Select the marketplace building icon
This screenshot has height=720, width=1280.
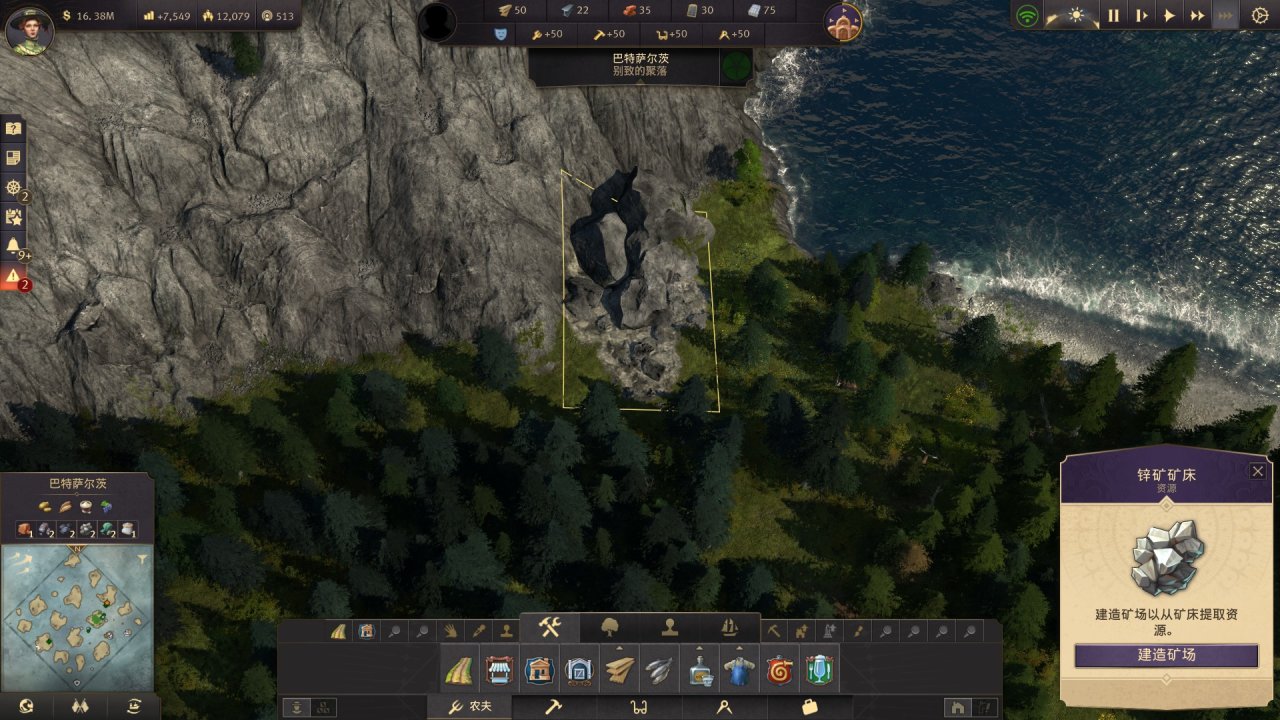tap(499, 670)
